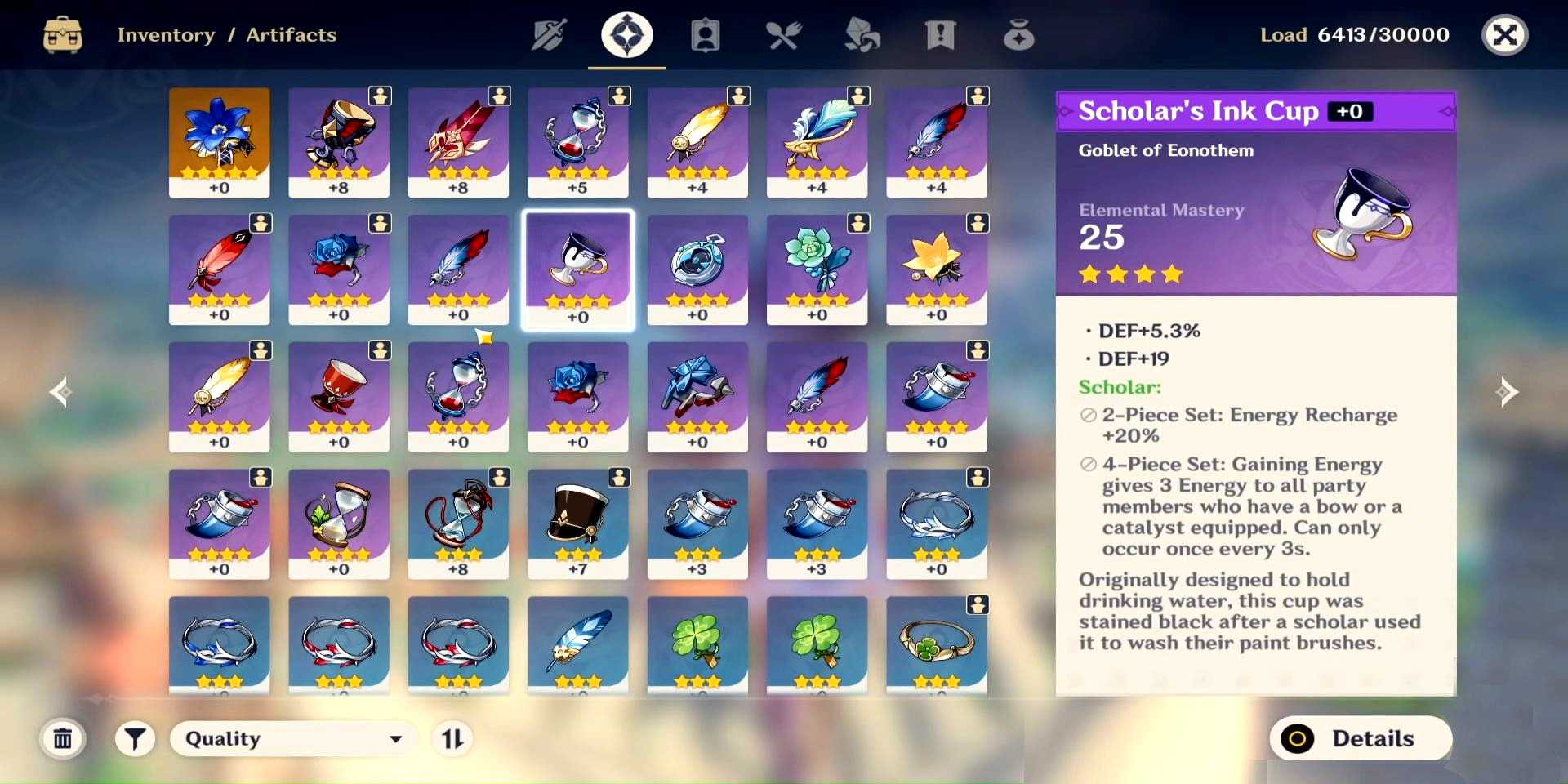1568x784 pixels.
Task: Open Details for Scholar's Ink Cup
Action: coord(1361,738)
